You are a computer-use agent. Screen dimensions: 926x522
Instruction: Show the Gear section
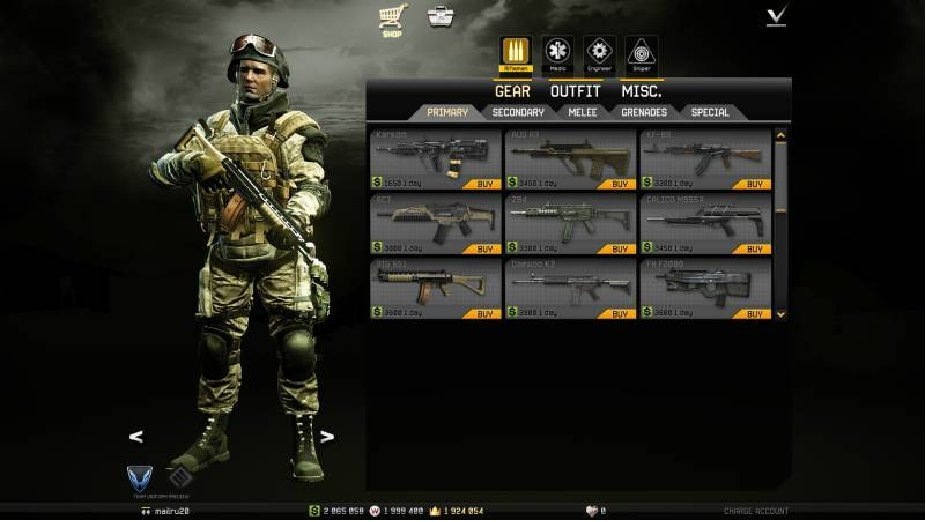click(x=513, y=91)
